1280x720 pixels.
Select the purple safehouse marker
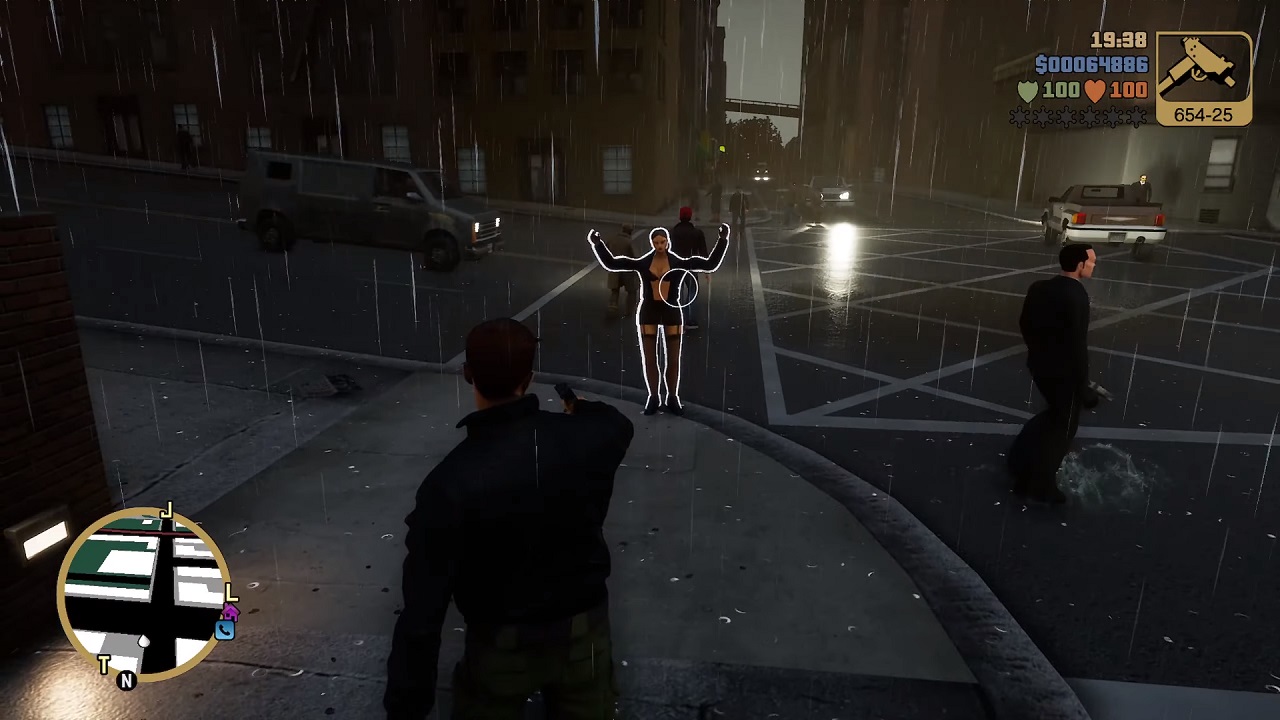pyautogui.click(x=231, y=612)
